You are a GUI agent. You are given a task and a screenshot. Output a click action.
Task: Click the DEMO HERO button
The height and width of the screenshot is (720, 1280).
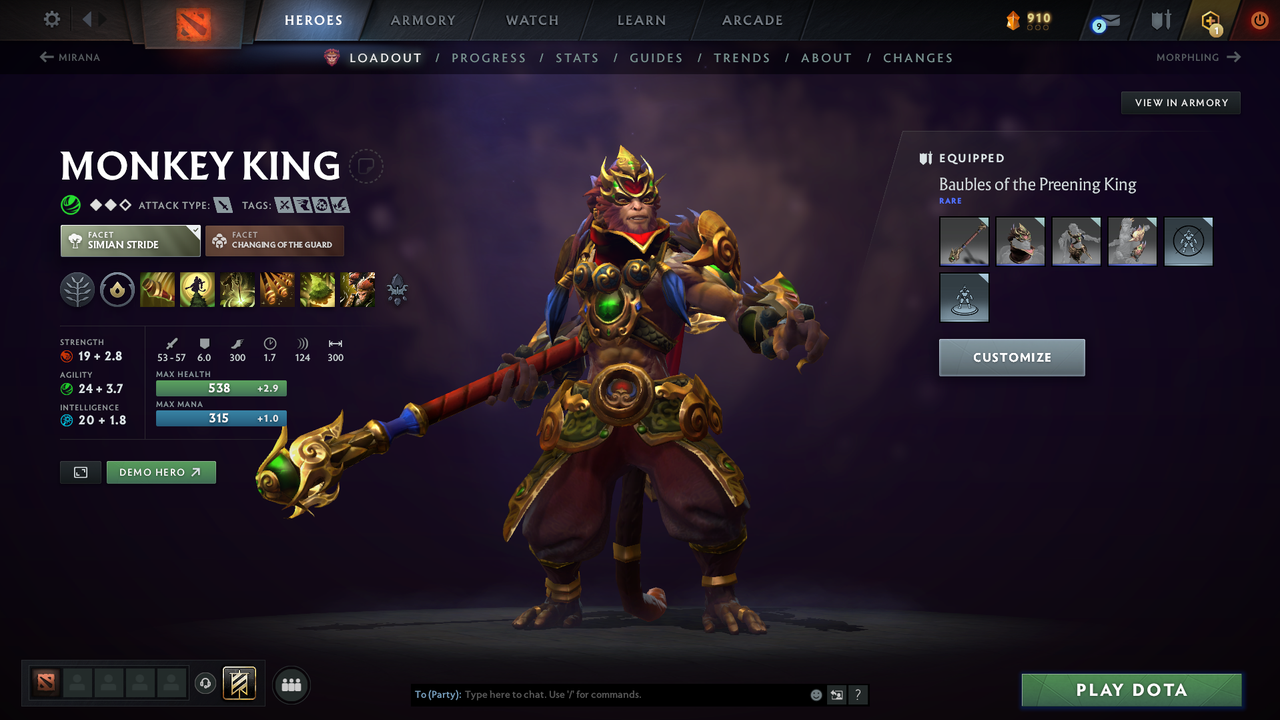(161, 472)
